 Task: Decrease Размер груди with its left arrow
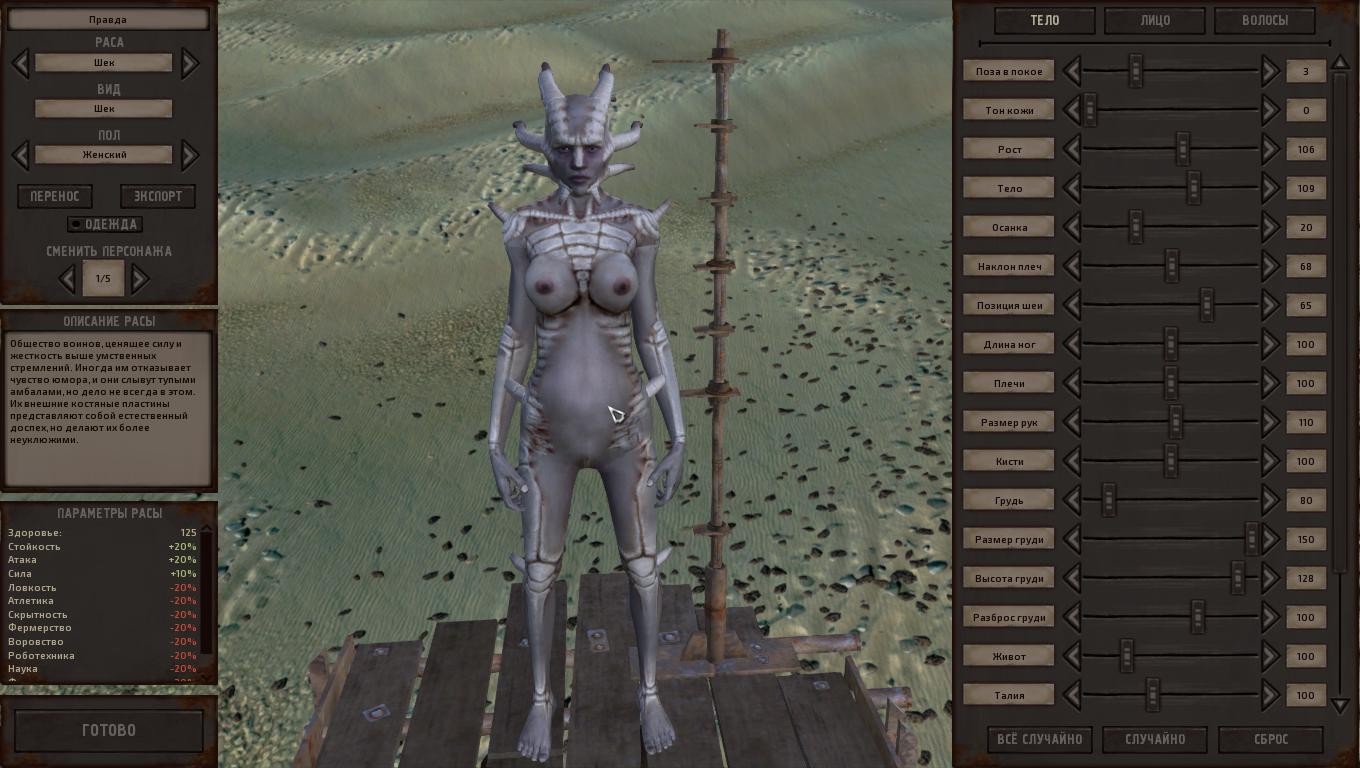coord(1072,539)
